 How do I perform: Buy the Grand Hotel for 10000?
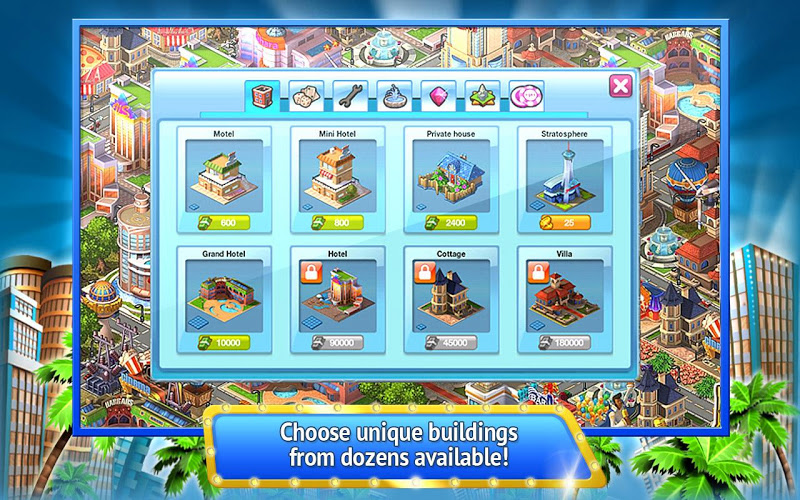(x=224, y=343)
